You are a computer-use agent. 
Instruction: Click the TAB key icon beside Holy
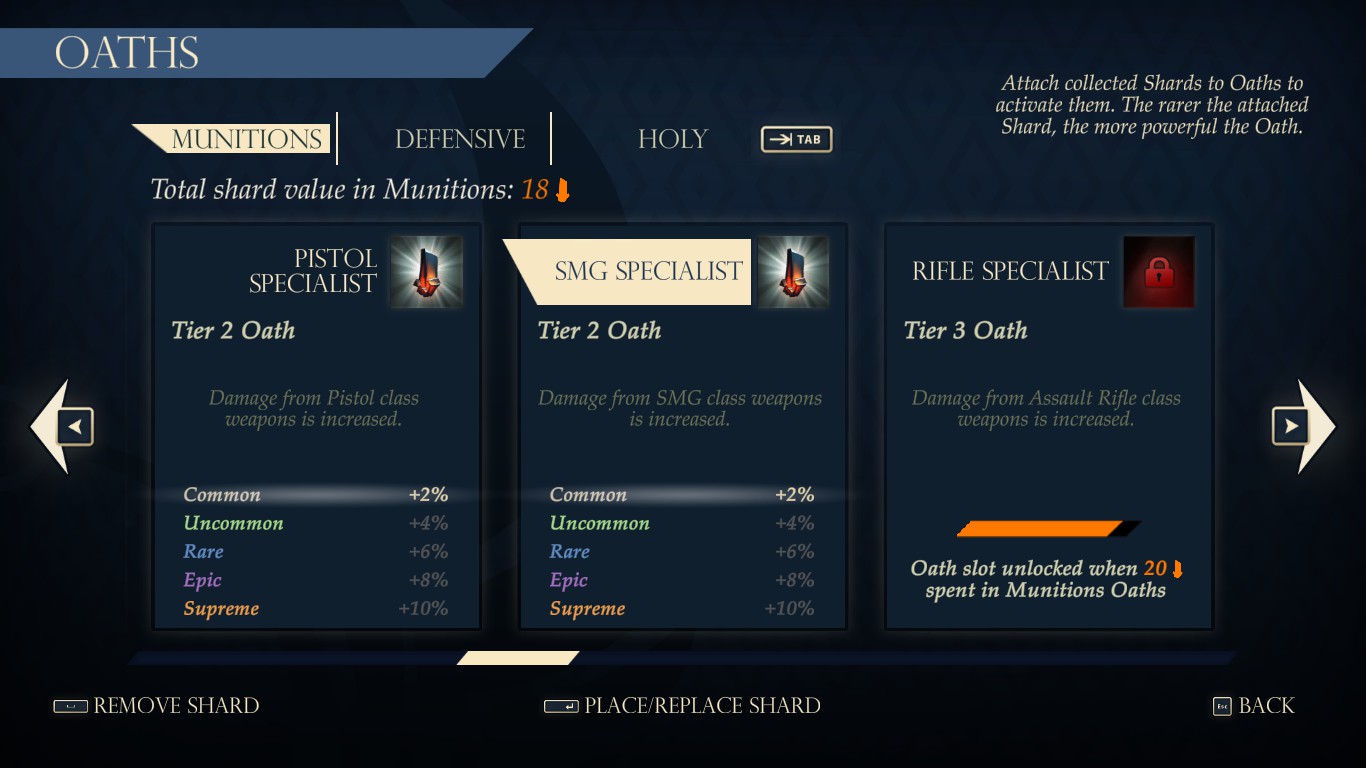(x=796, y=139)
